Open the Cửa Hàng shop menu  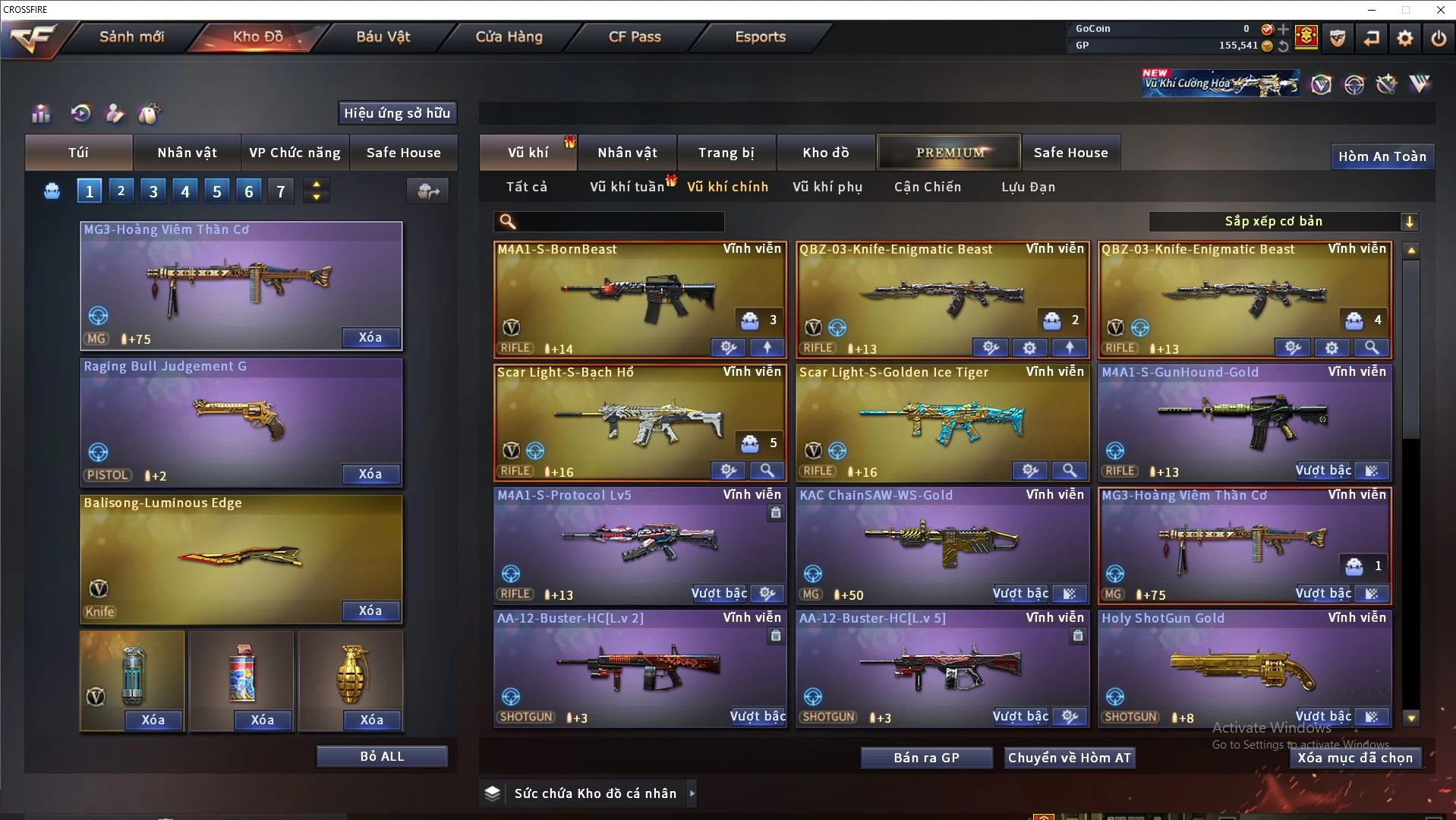(x=509, y=36)
